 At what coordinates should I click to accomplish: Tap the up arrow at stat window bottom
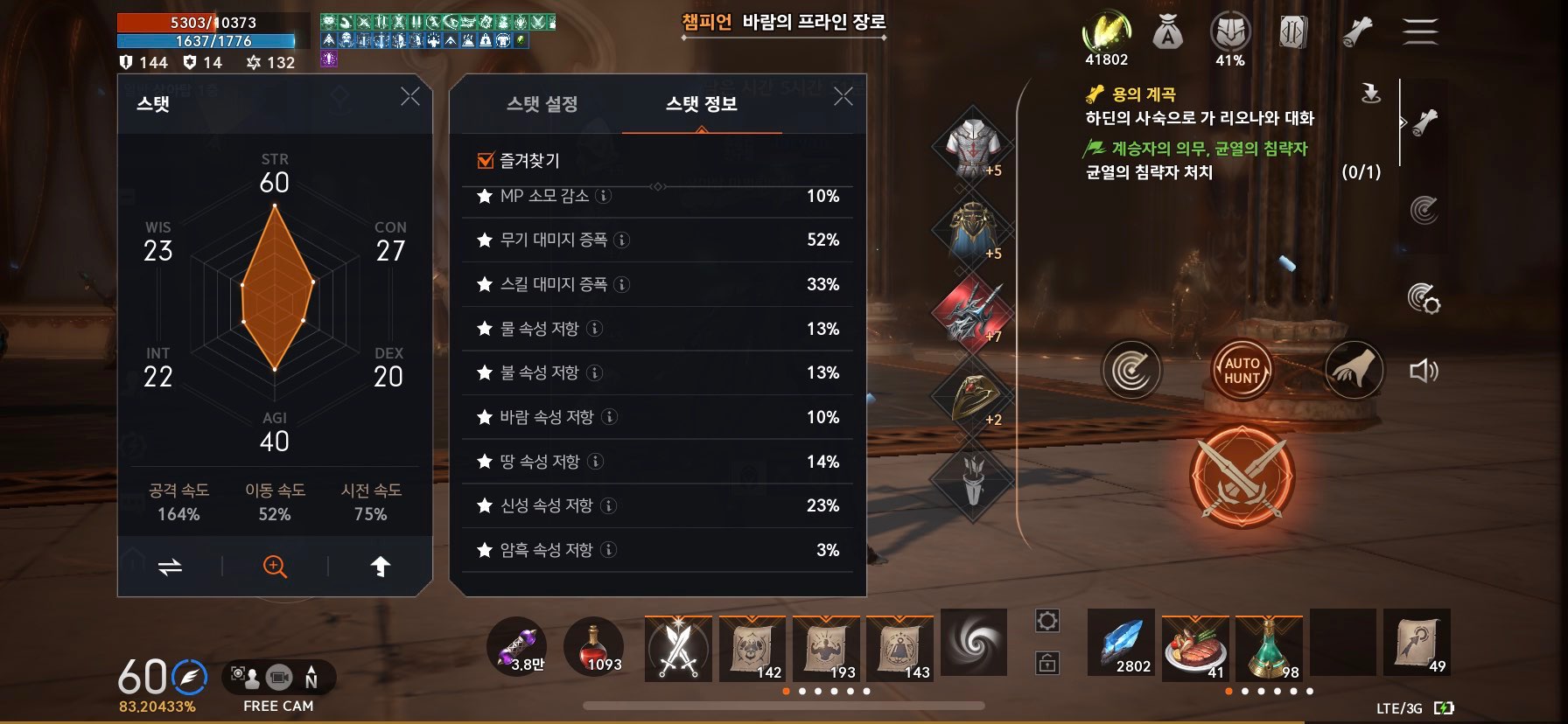(380, 567)
